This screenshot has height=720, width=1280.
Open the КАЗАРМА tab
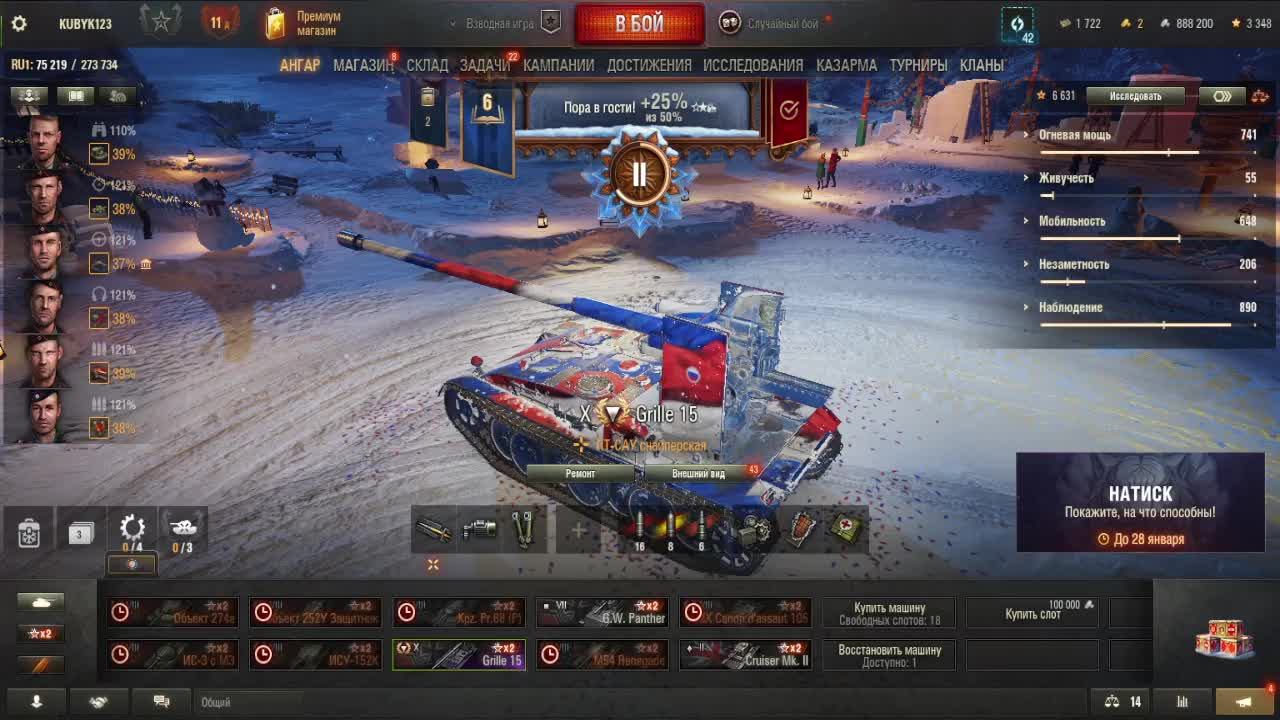(x=846, y=65)
